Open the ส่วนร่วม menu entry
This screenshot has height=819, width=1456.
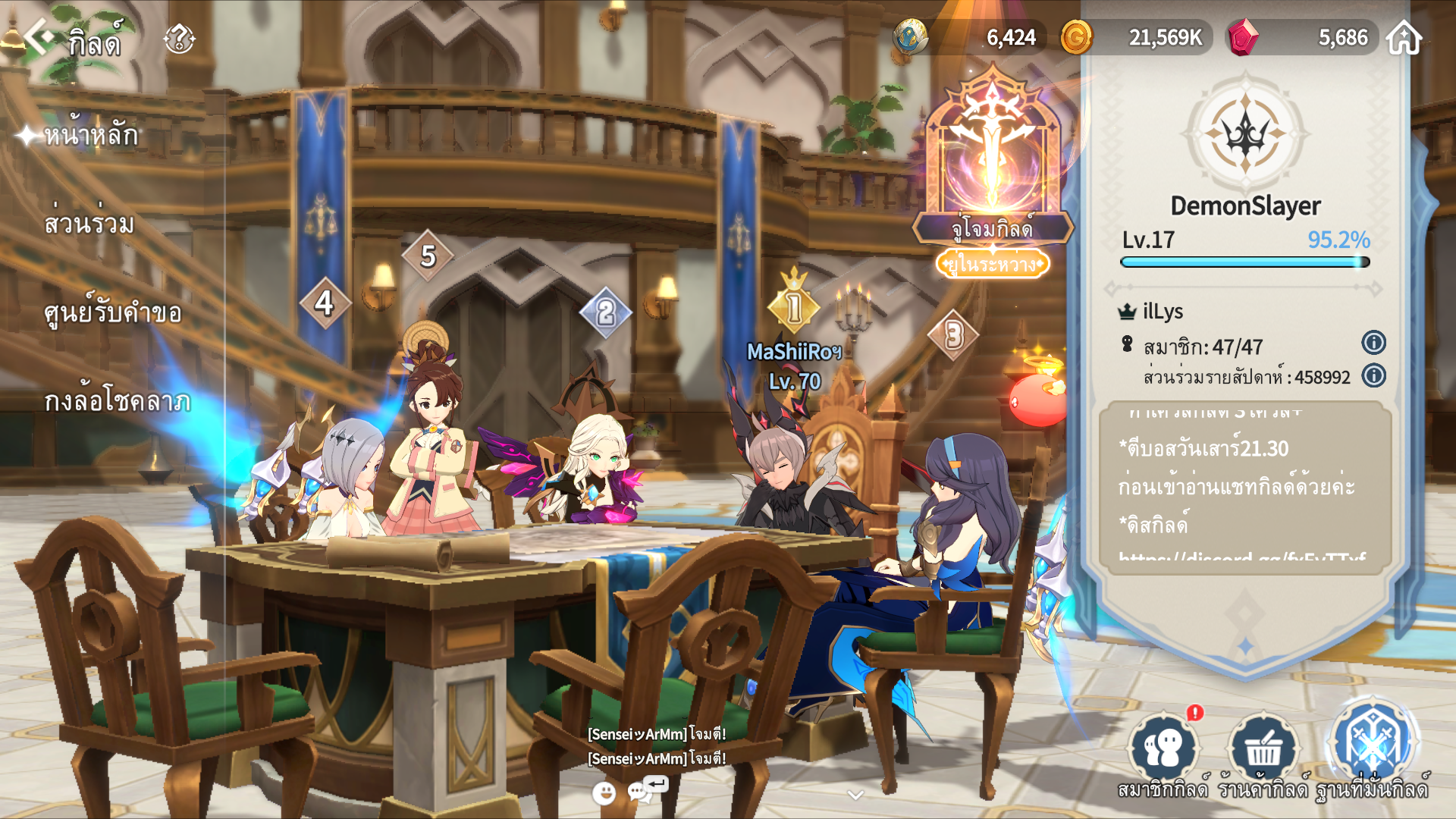coord(89,224)
